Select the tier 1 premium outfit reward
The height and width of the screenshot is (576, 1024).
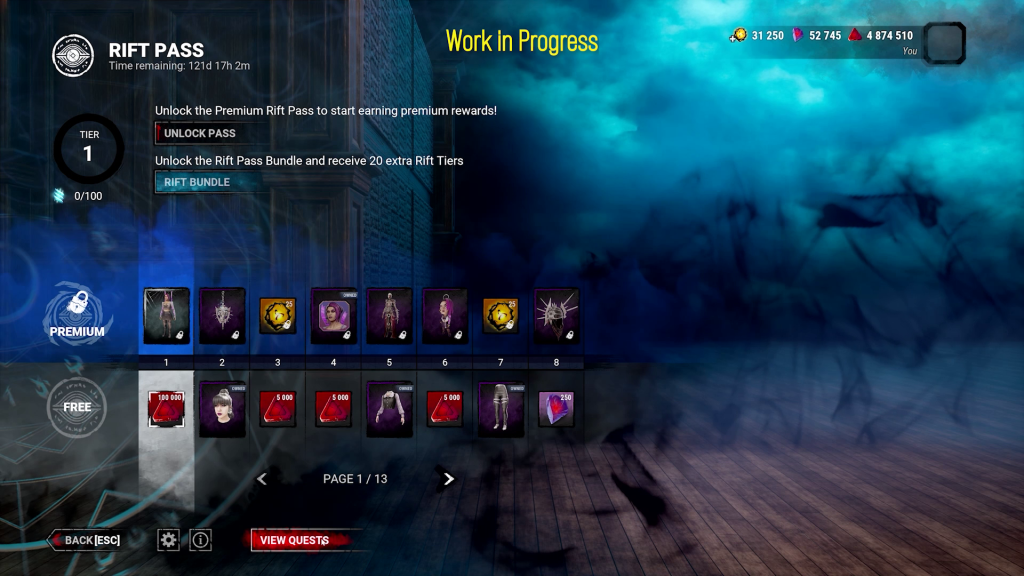tap(166, 316)
